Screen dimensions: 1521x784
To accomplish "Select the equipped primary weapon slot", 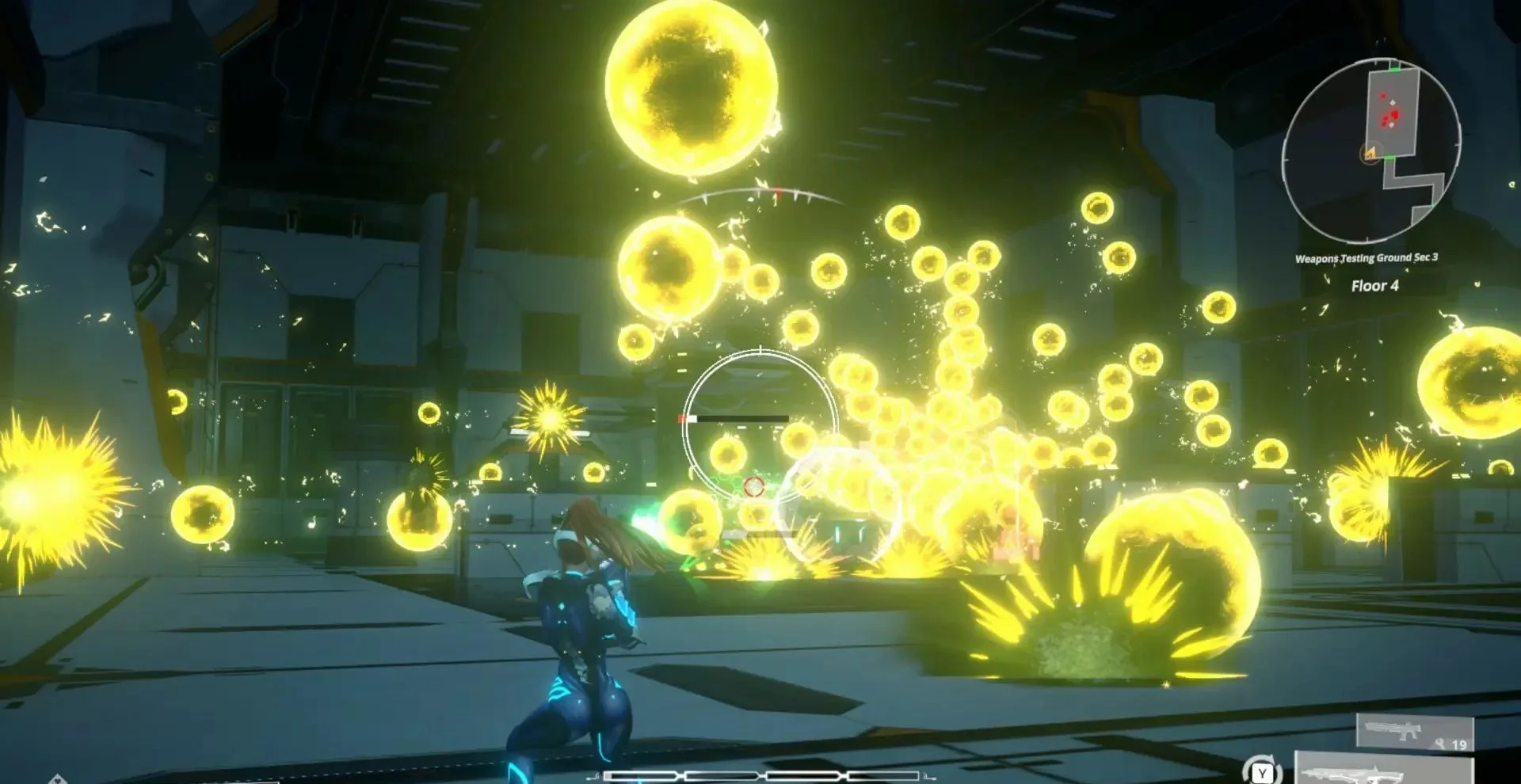I will click(1384, 770).
